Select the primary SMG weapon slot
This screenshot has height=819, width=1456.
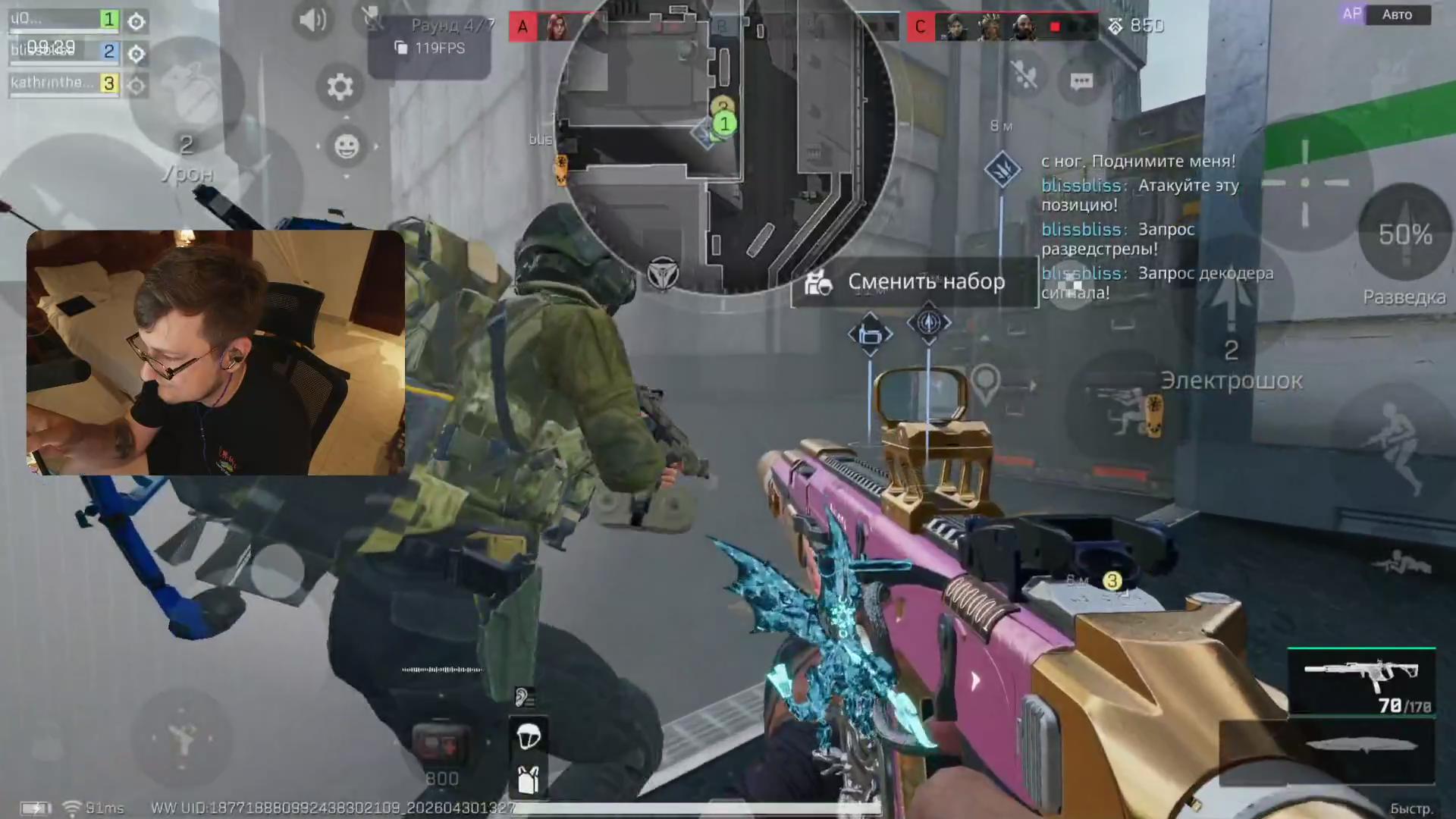(1361, 681)
